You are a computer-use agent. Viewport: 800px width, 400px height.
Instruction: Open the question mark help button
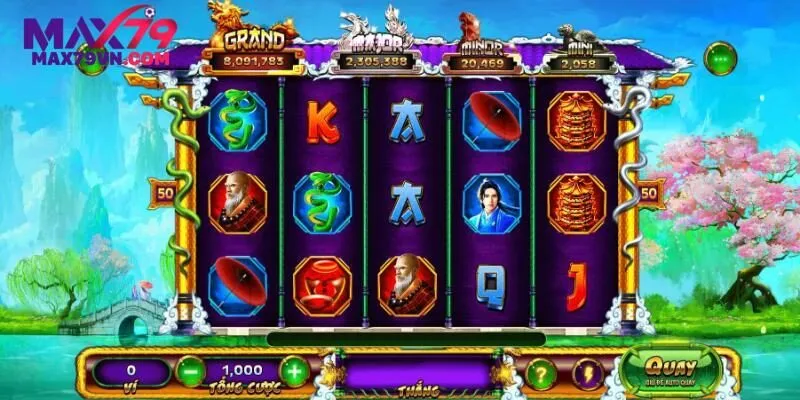pos(541,373)
